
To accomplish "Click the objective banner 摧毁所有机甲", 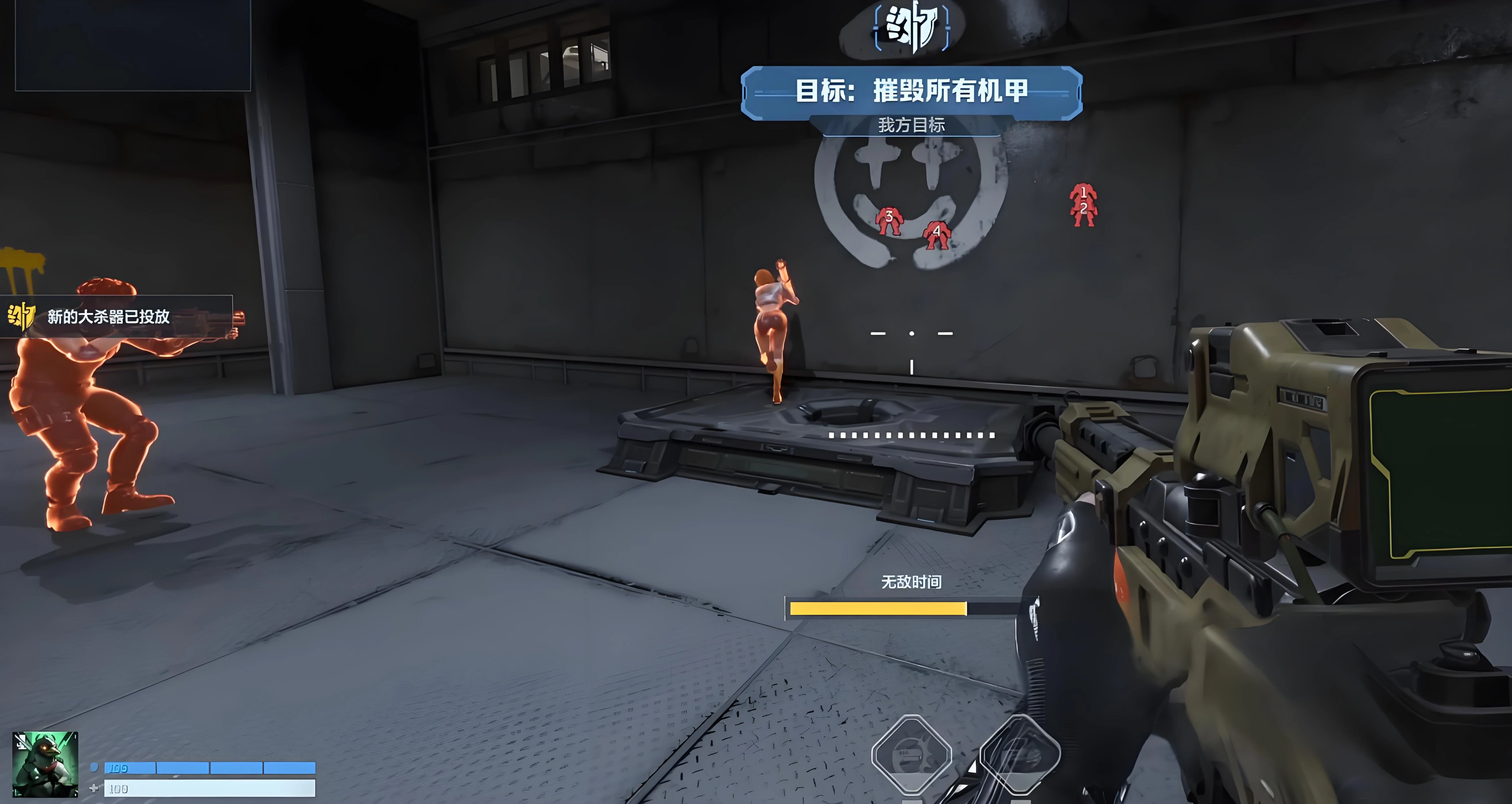I will 911,92.
